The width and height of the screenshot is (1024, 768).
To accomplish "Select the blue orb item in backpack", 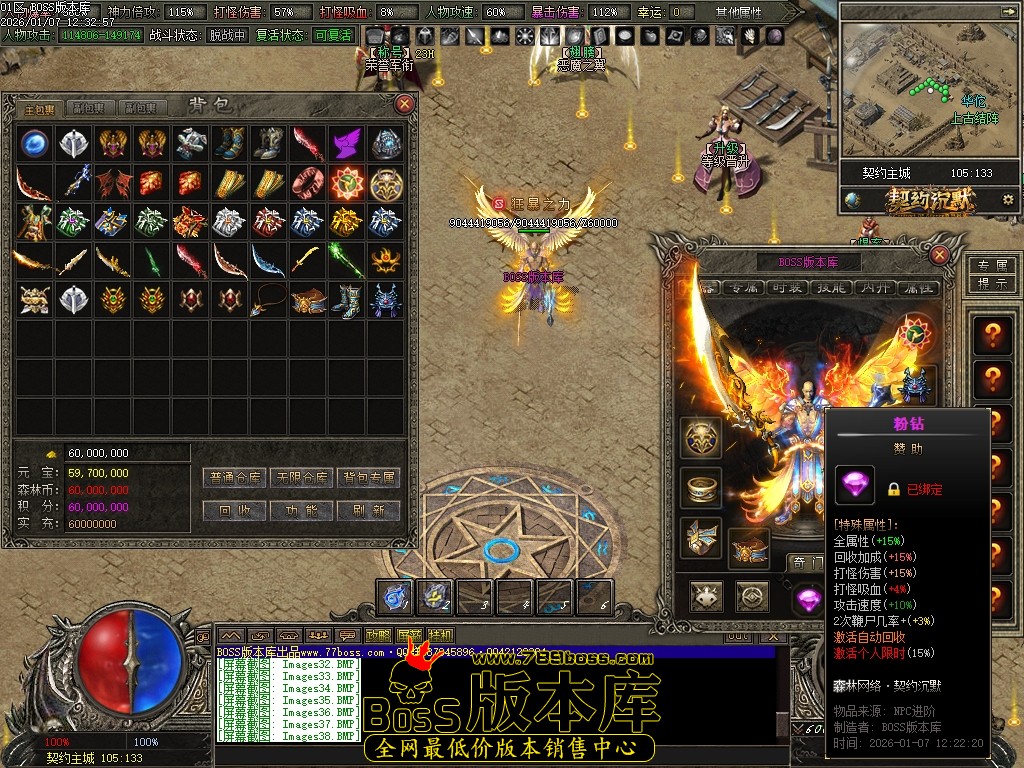I will (35, 143).
